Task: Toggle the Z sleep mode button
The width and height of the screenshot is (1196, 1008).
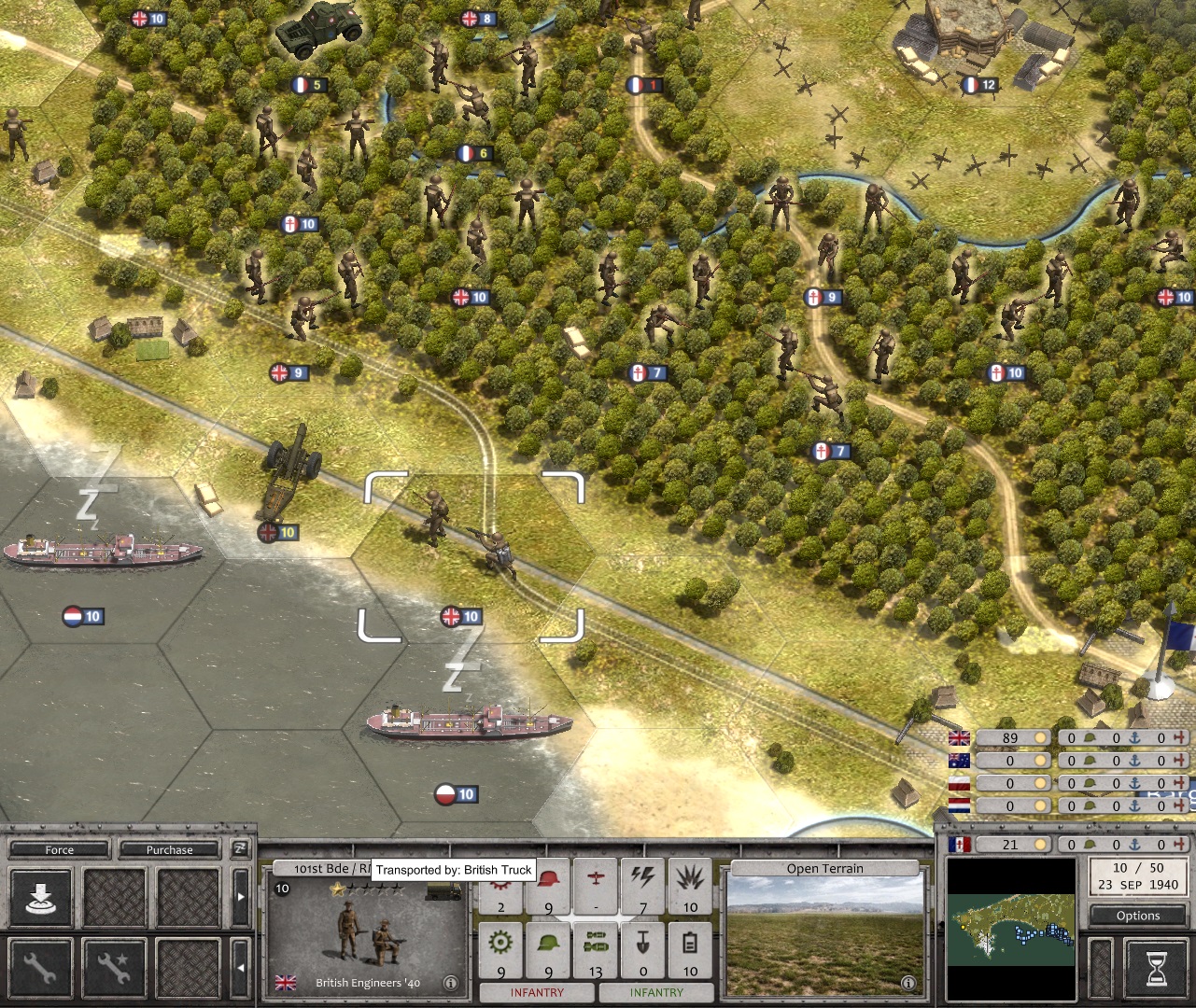Action: (x=243, y=849)
